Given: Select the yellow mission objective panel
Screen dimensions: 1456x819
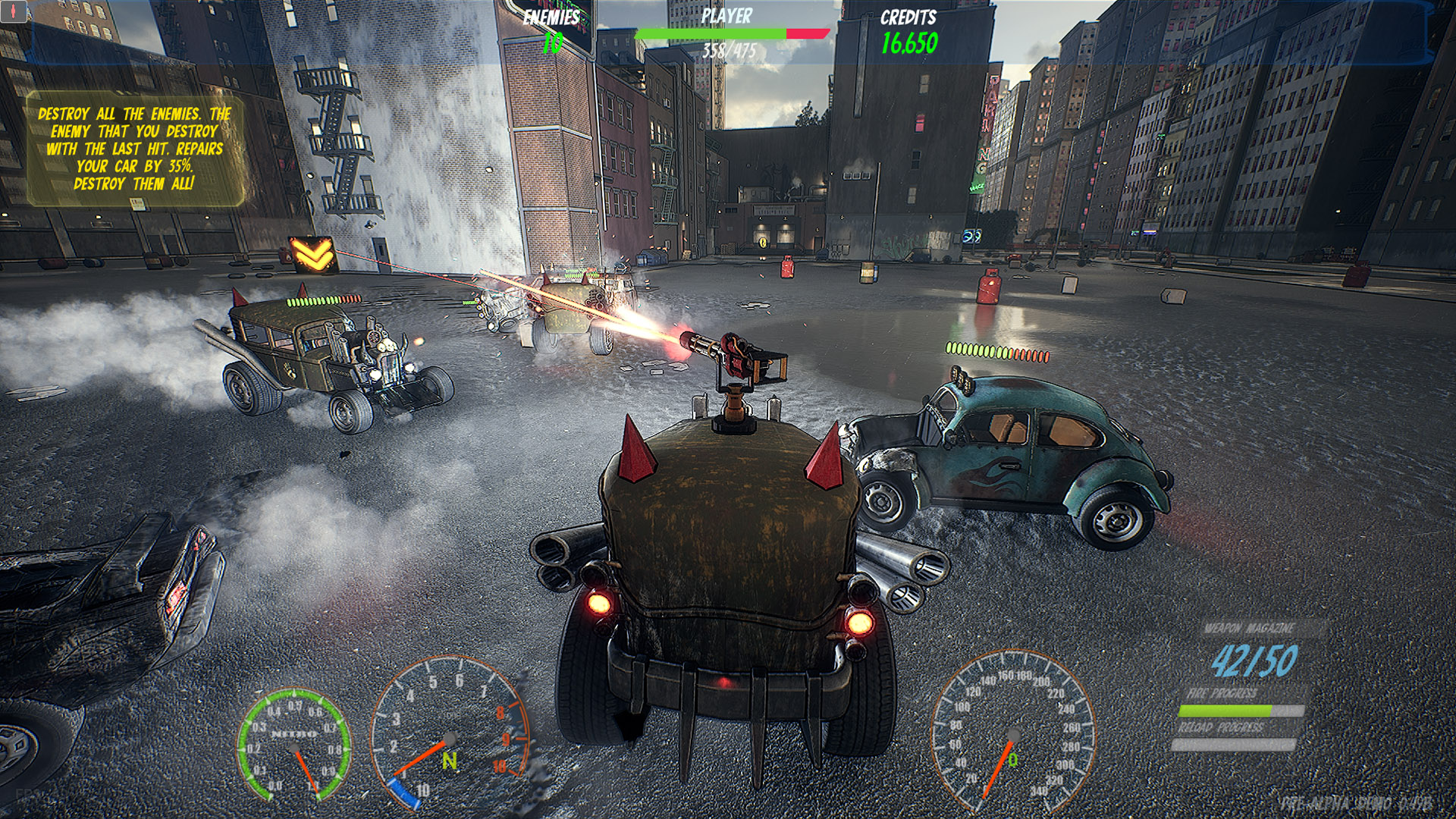Looking at the screenshot, I should point(135,149).
